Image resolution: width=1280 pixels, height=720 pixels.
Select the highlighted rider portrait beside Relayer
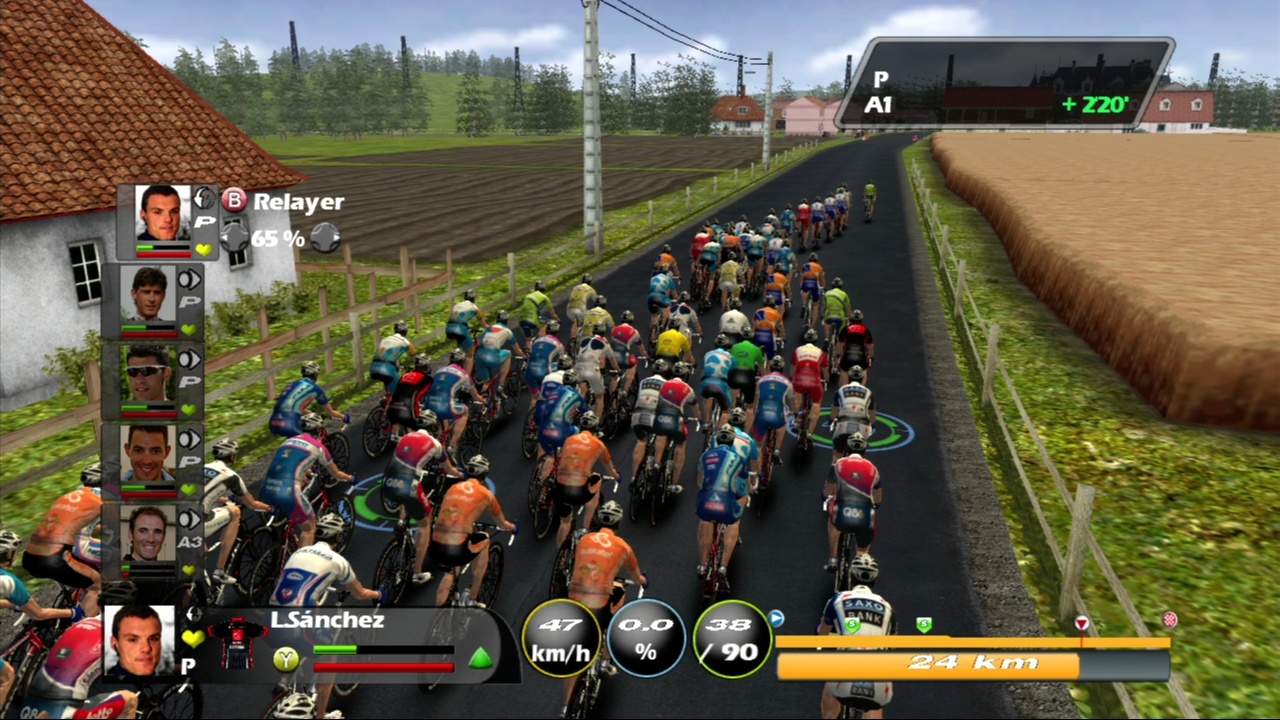[162, 213]
